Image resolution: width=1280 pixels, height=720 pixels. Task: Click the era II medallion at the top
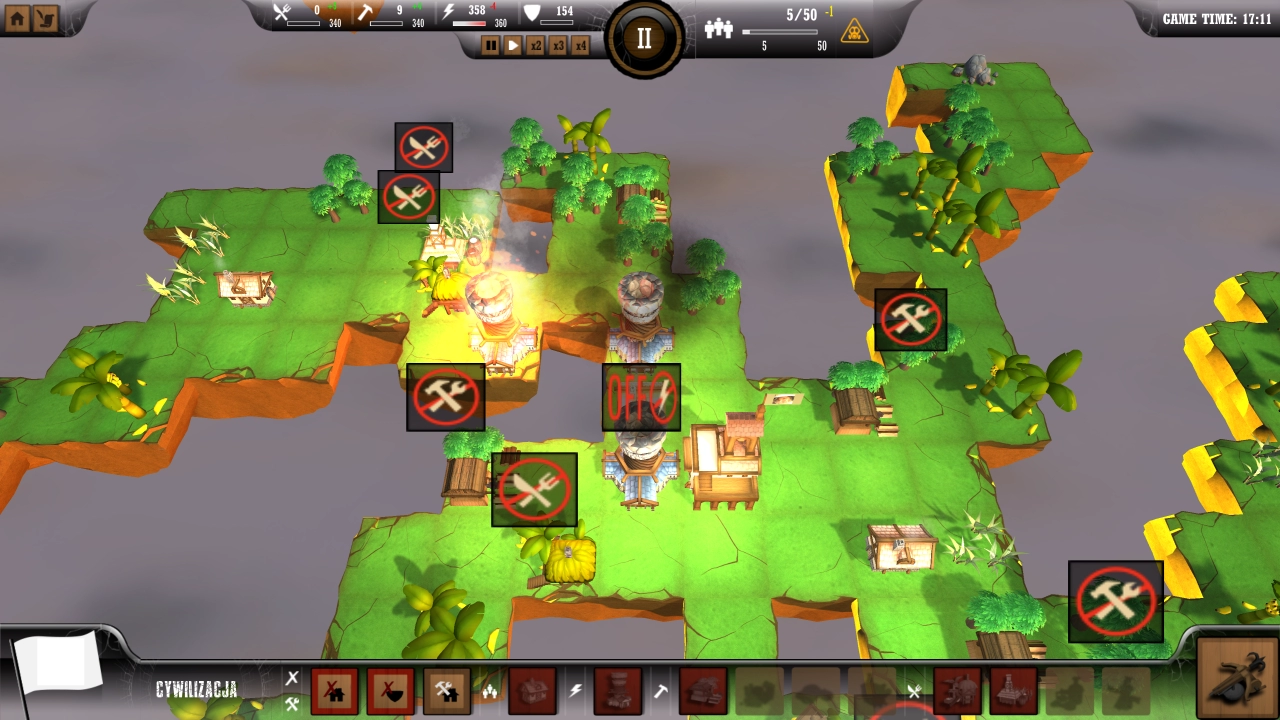click(643, 37)
